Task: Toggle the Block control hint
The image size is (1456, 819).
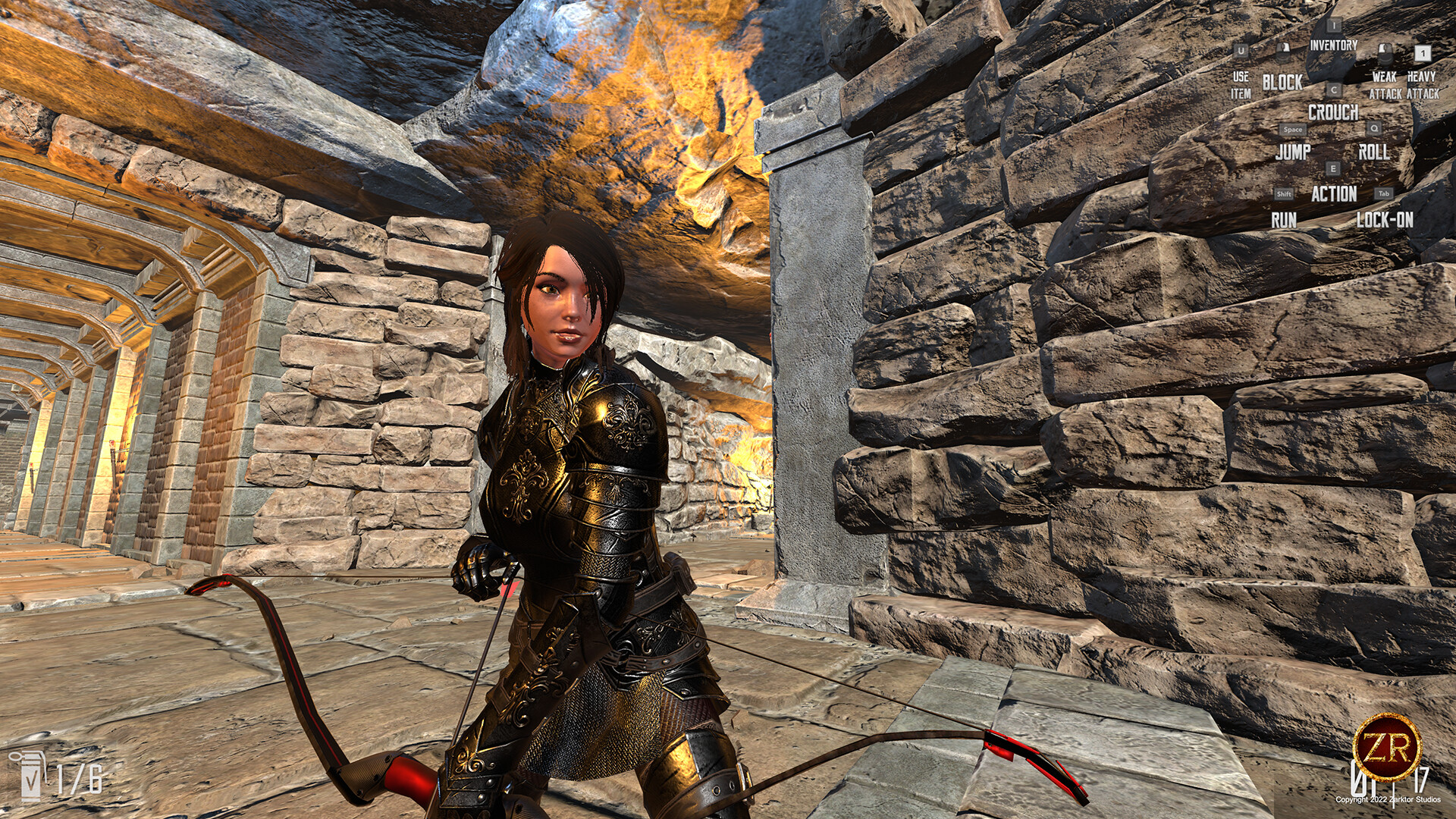Action: click(x=1282, y=80)
